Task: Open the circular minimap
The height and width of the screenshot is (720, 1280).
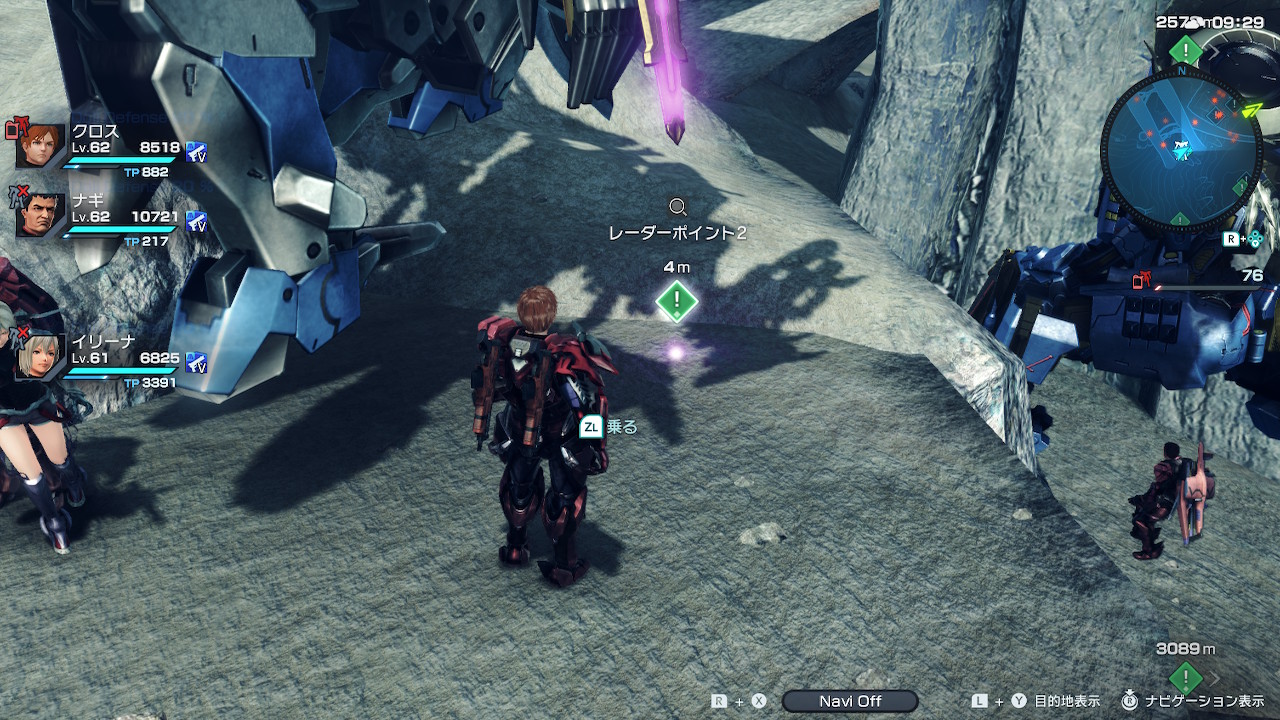Action: click(x=1180, y=148)
